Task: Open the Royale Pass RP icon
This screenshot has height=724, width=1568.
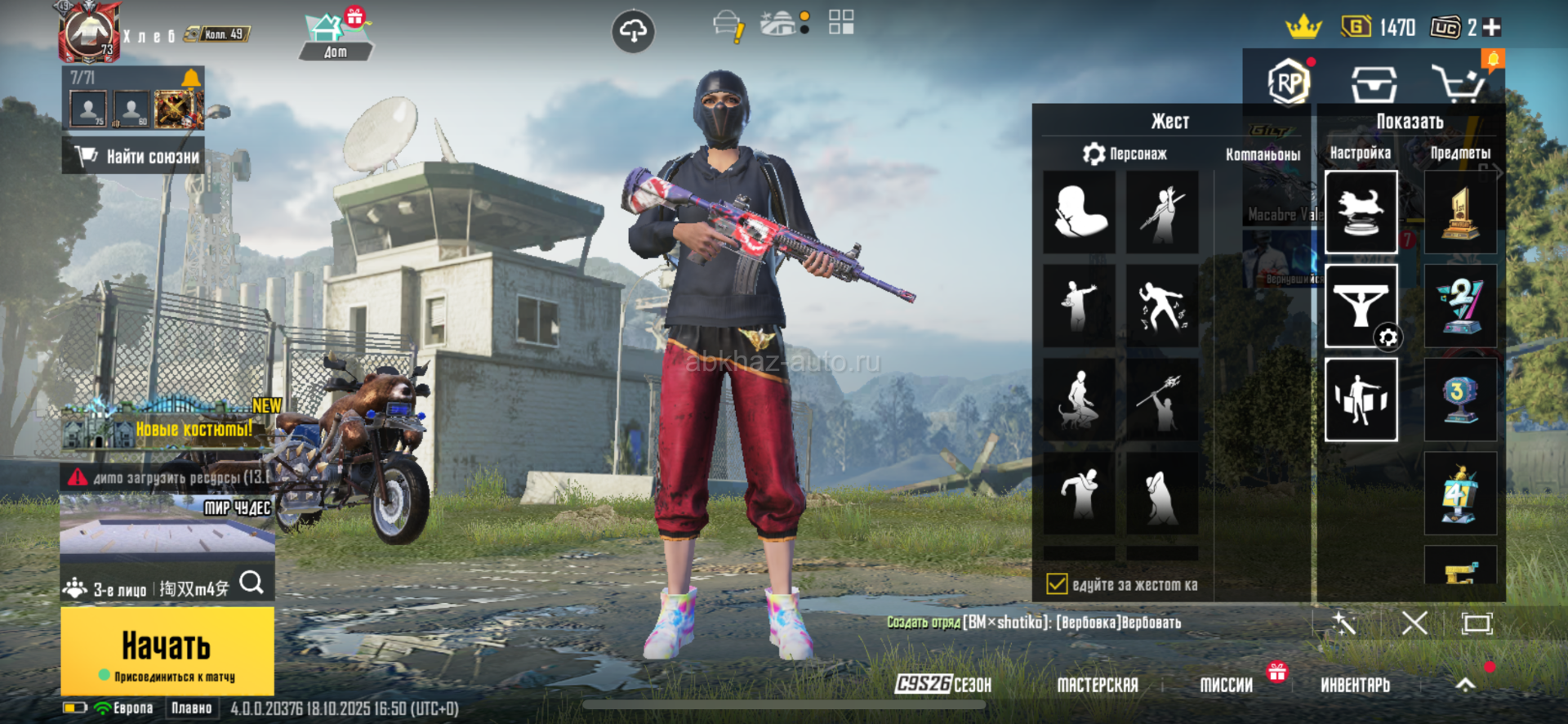Action: coord(1288,83)
